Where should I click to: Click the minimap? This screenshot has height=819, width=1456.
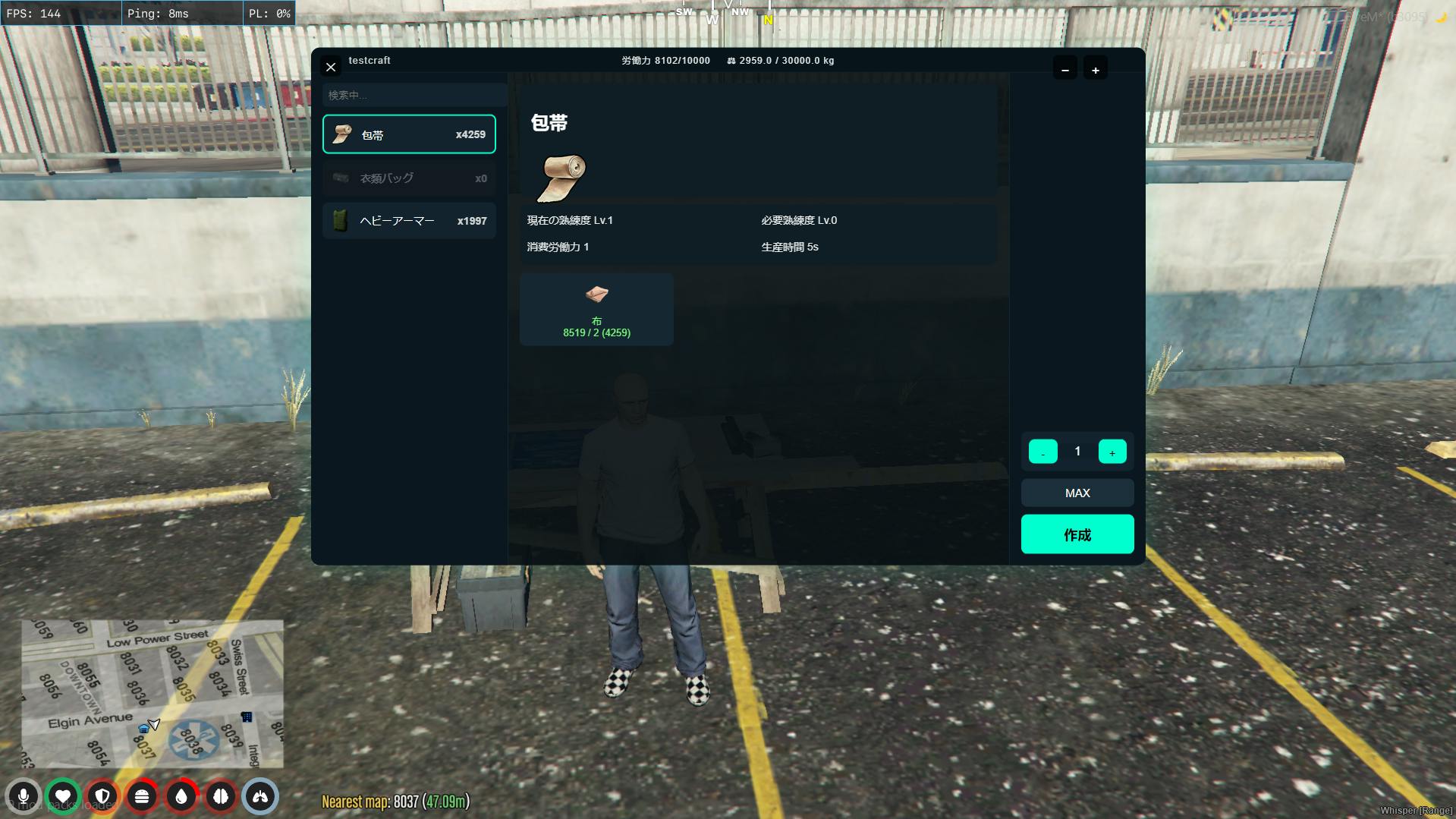(153, 694)
